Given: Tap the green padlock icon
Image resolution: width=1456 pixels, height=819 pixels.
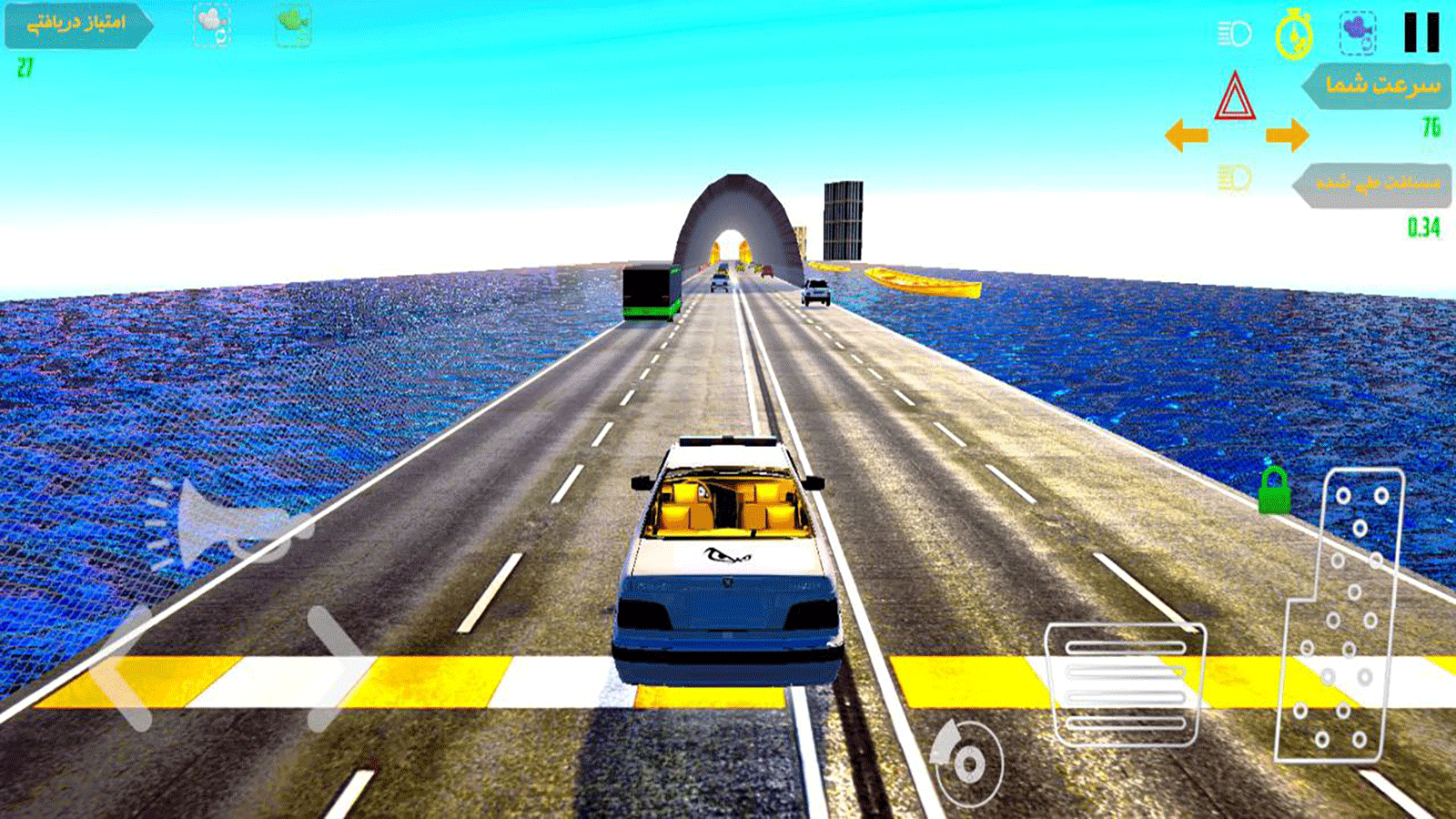Looking at the screenshot, I should click(1274, 491).
